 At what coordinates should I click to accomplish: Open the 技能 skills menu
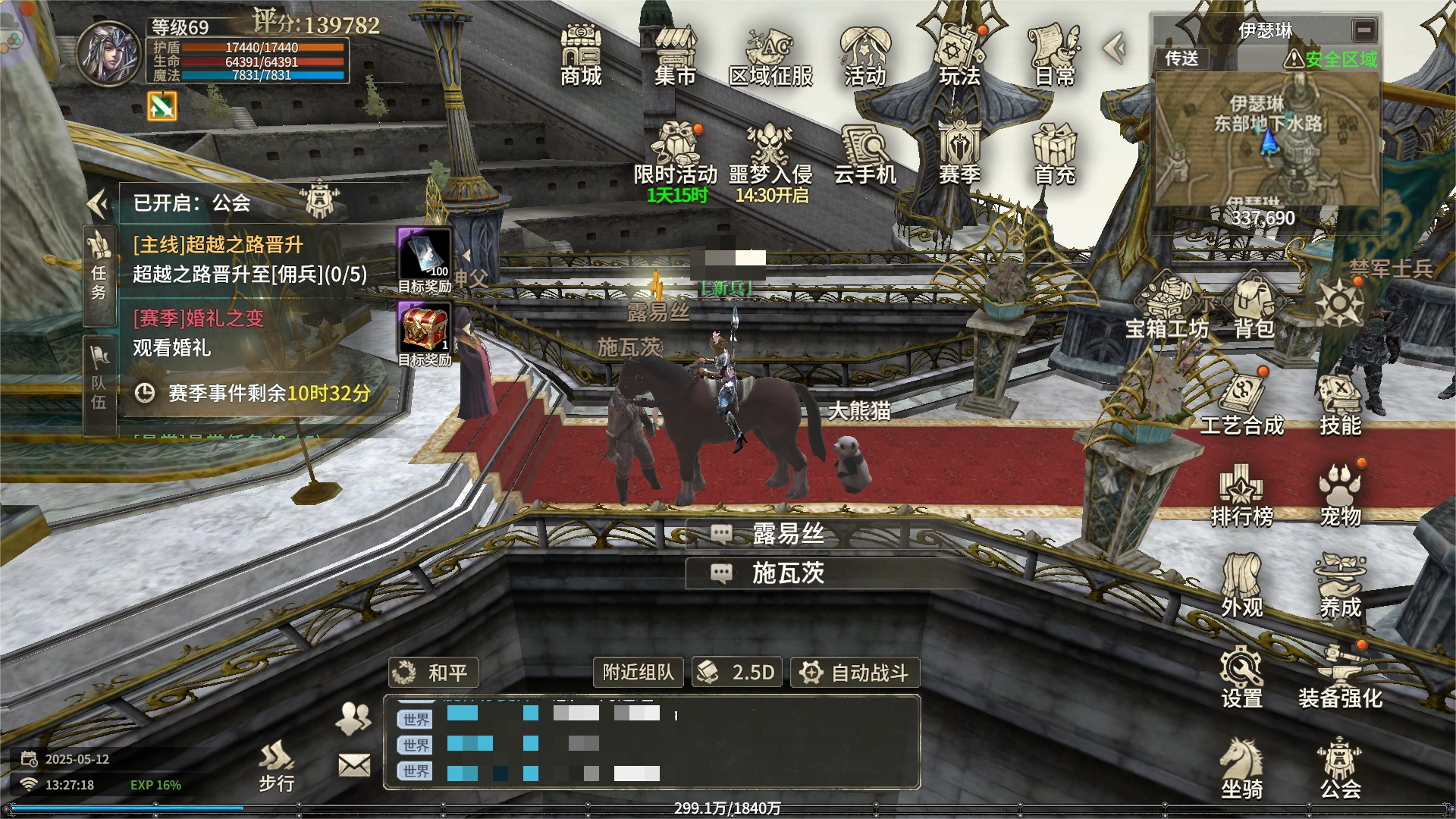1340,404
